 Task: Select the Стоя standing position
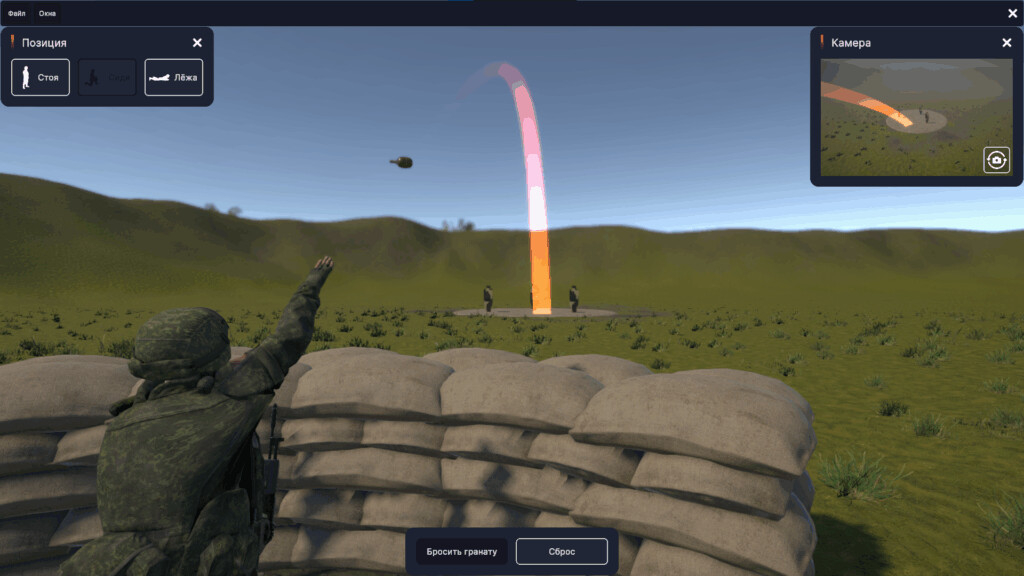click(x=41, y=77)
